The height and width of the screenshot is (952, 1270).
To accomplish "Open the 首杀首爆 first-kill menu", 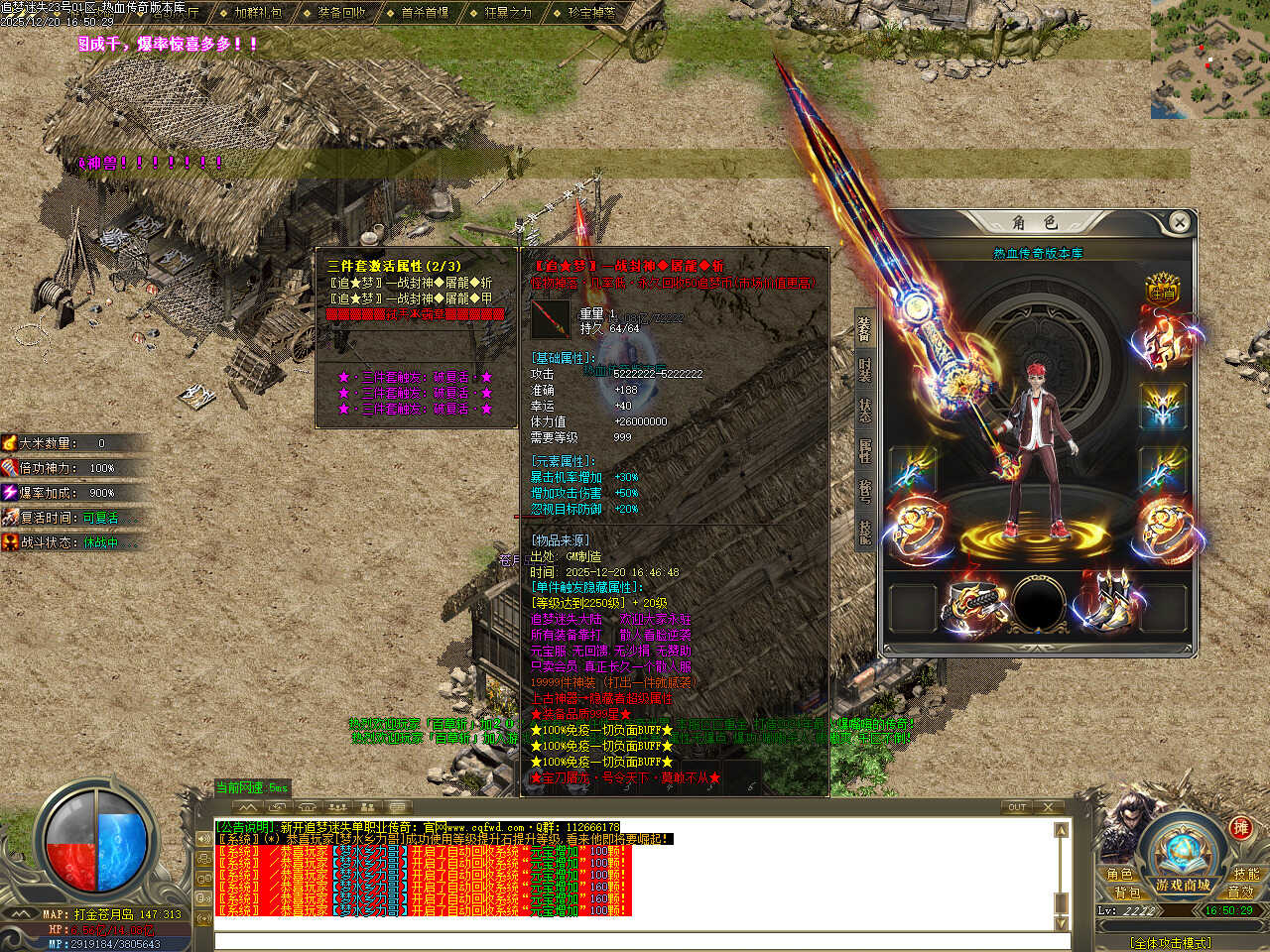I will click(425, 13).
